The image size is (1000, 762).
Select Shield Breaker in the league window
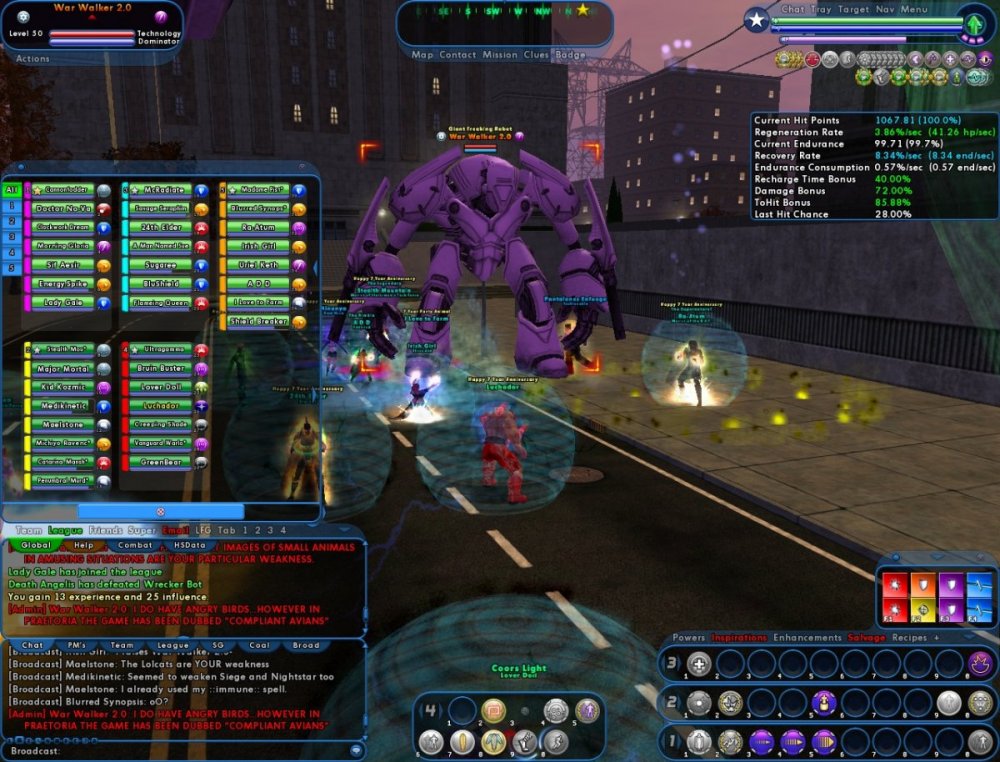point(257,321)
